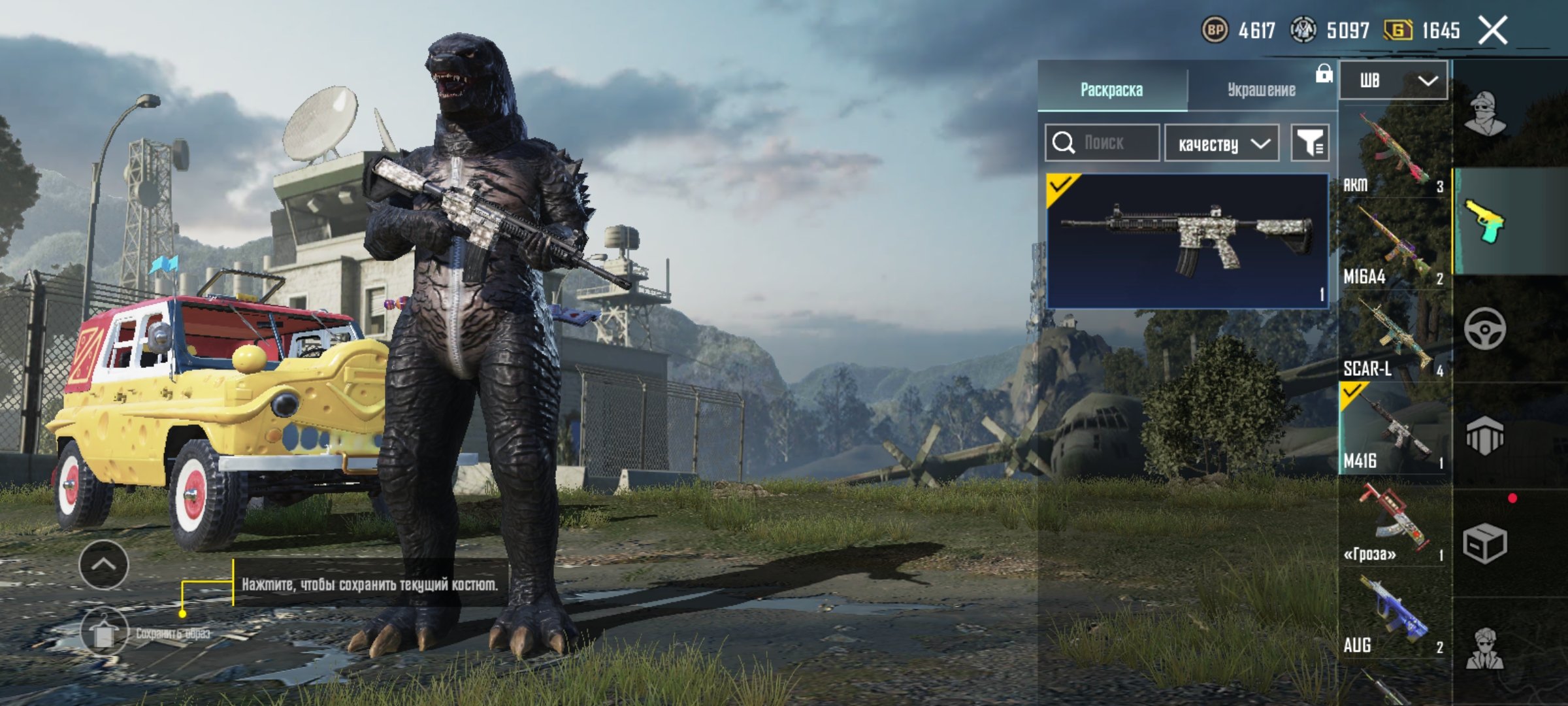Open the character outfit category icon
The image size is (1568, 706).
1484,113
